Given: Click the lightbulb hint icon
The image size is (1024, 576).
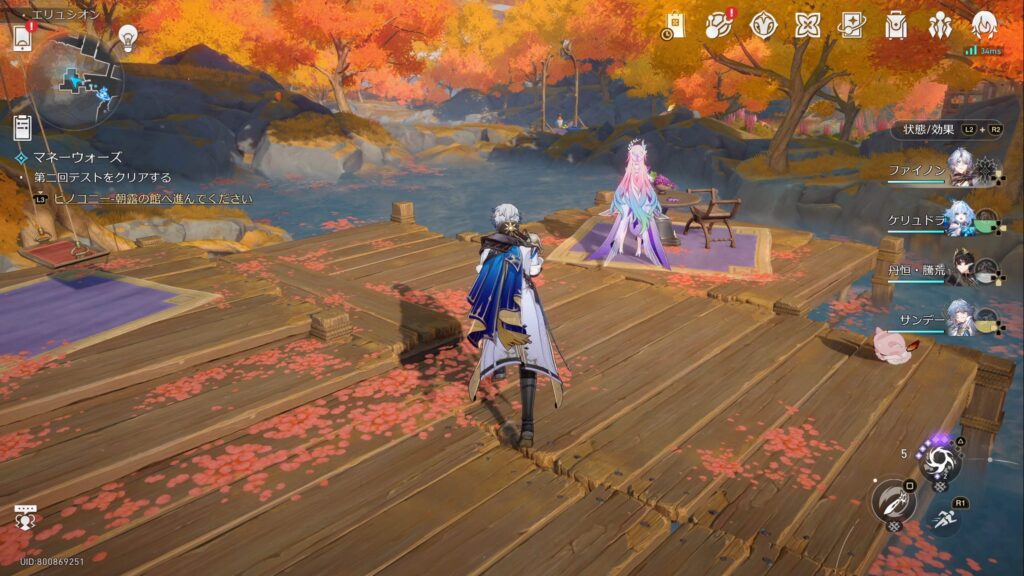Looking at the screenshot, I should pyautogui.click(x=127, y=38).
